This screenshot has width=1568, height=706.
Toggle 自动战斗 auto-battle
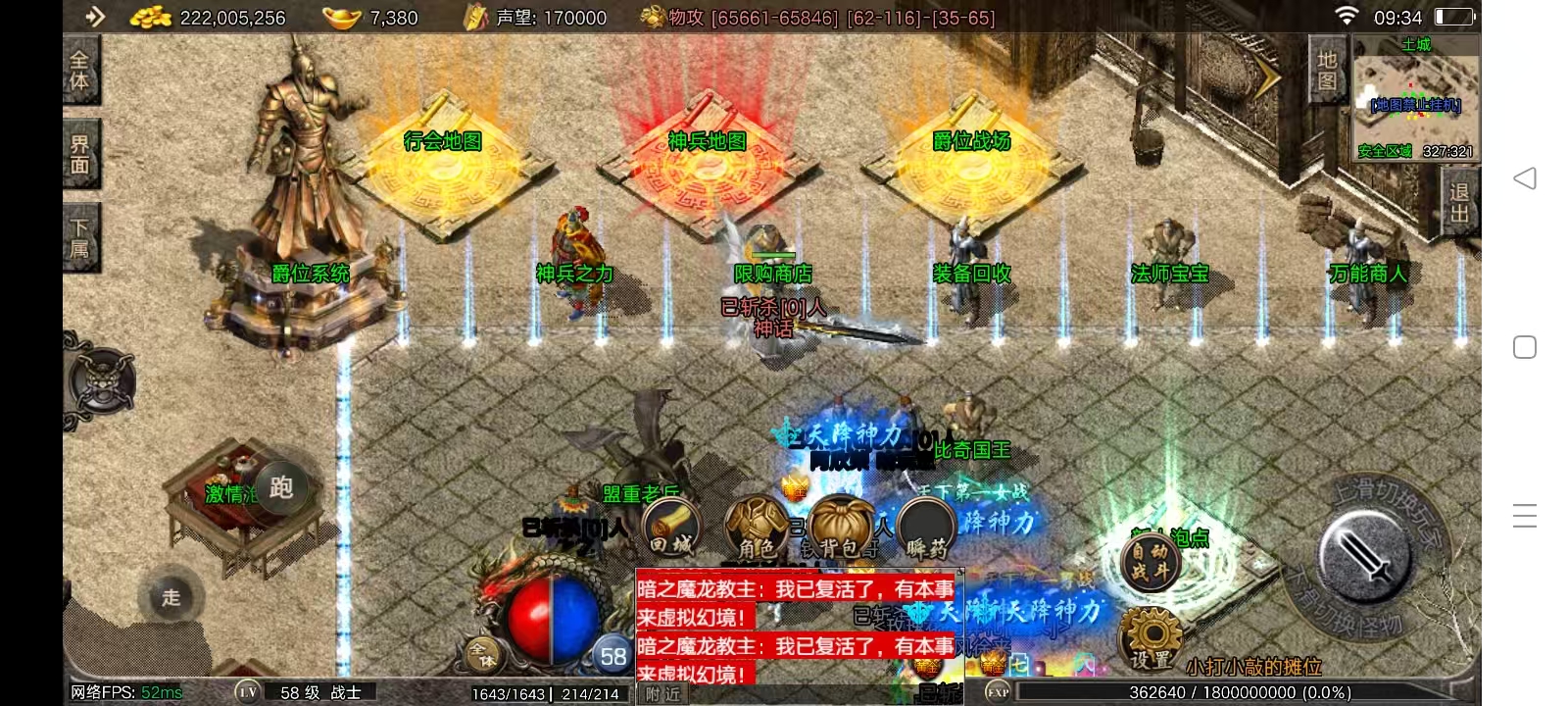click(1151, 562)
